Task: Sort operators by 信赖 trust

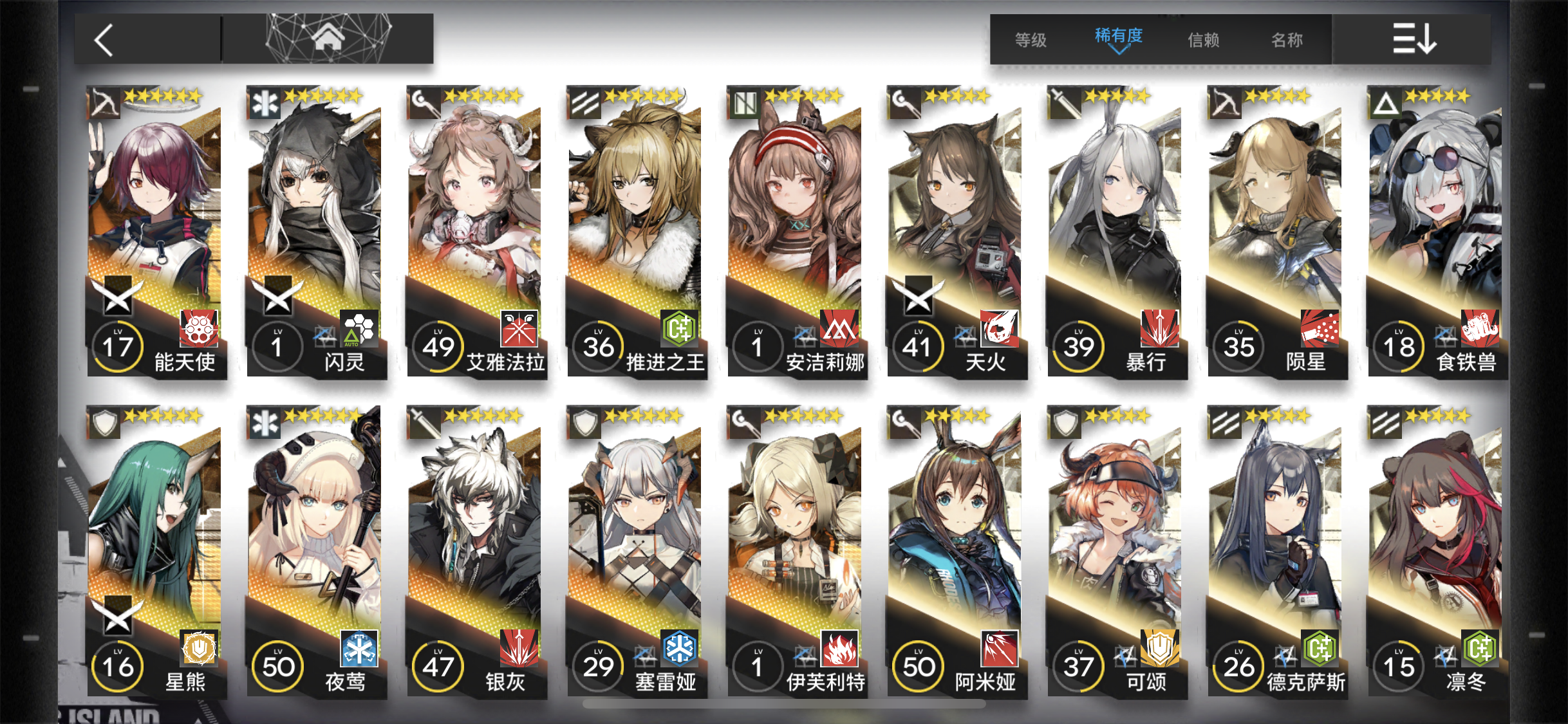Action: coord(1203,40)
